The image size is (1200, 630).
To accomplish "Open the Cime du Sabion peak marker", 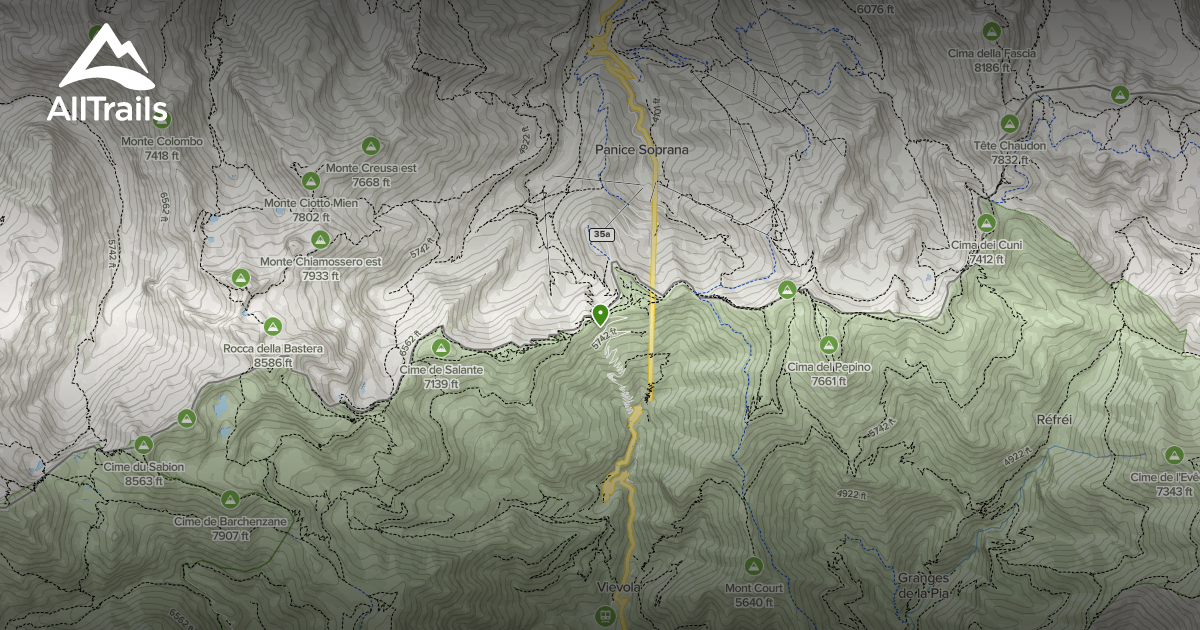I will tap(143, 445).
